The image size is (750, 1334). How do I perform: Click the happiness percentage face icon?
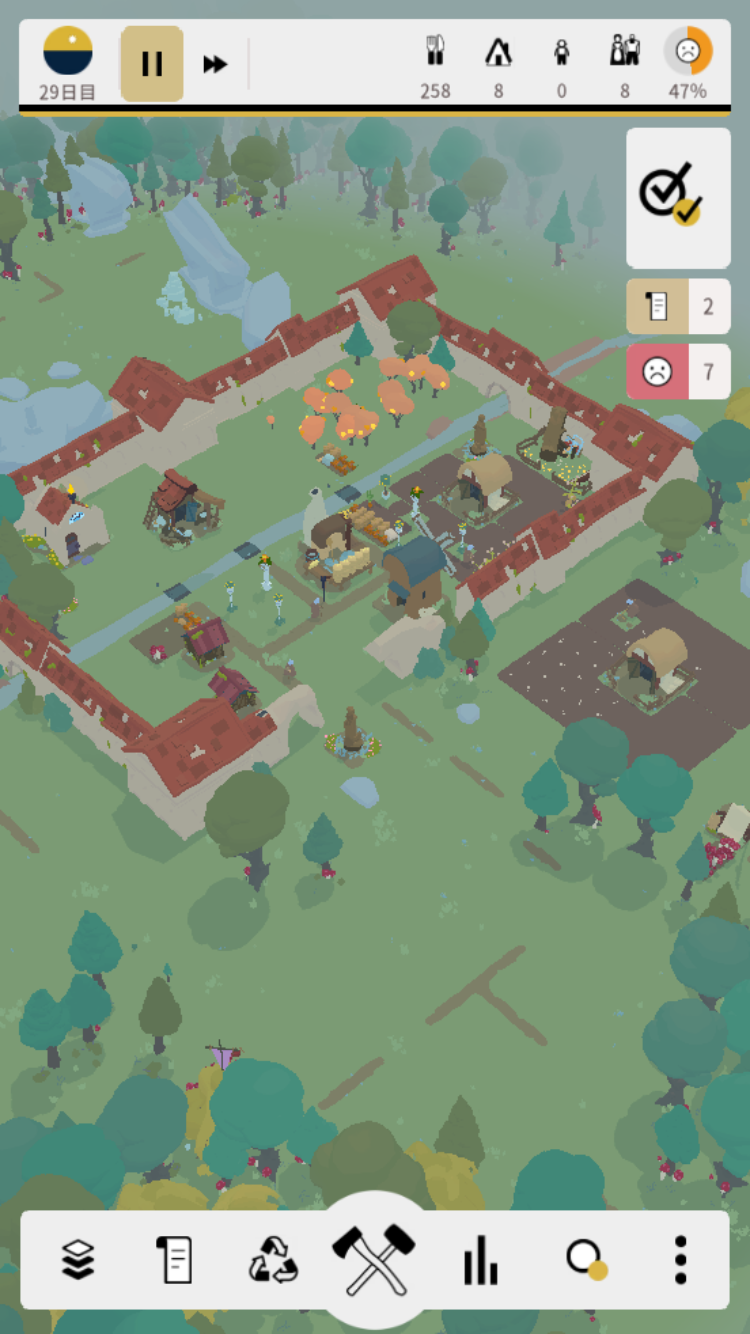(688, 52)
